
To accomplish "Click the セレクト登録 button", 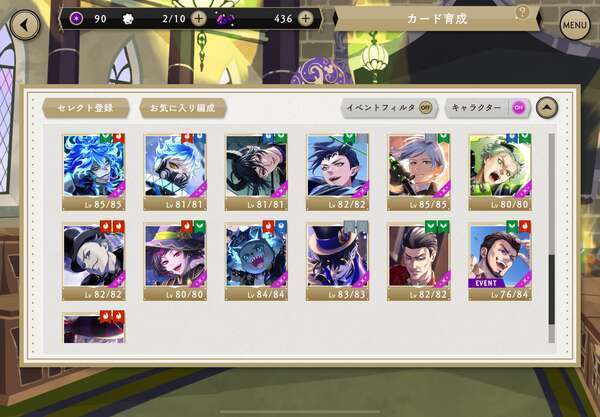I will coord(85,107).
